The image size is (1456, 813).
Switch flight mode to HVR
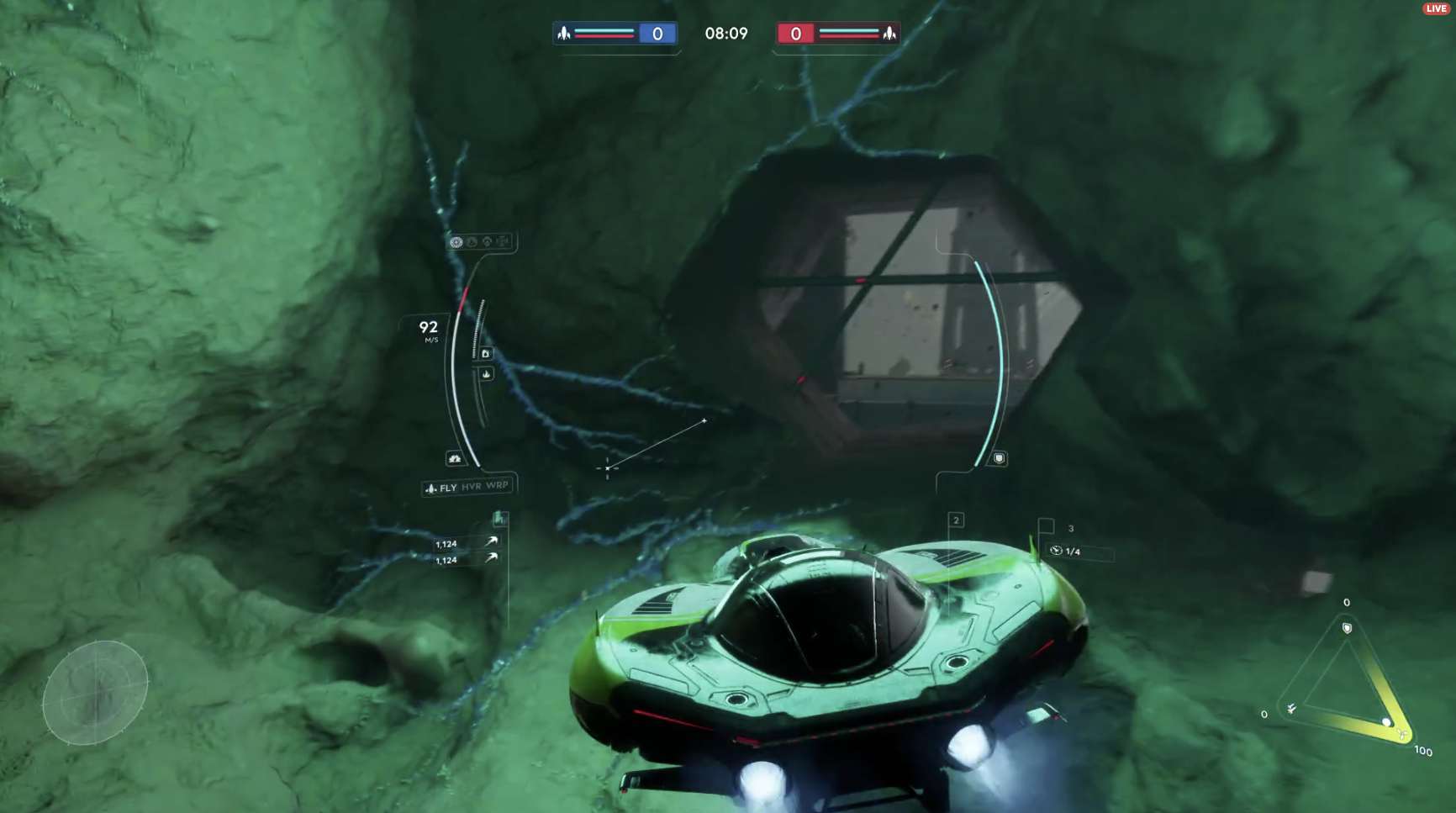point(470,485)
